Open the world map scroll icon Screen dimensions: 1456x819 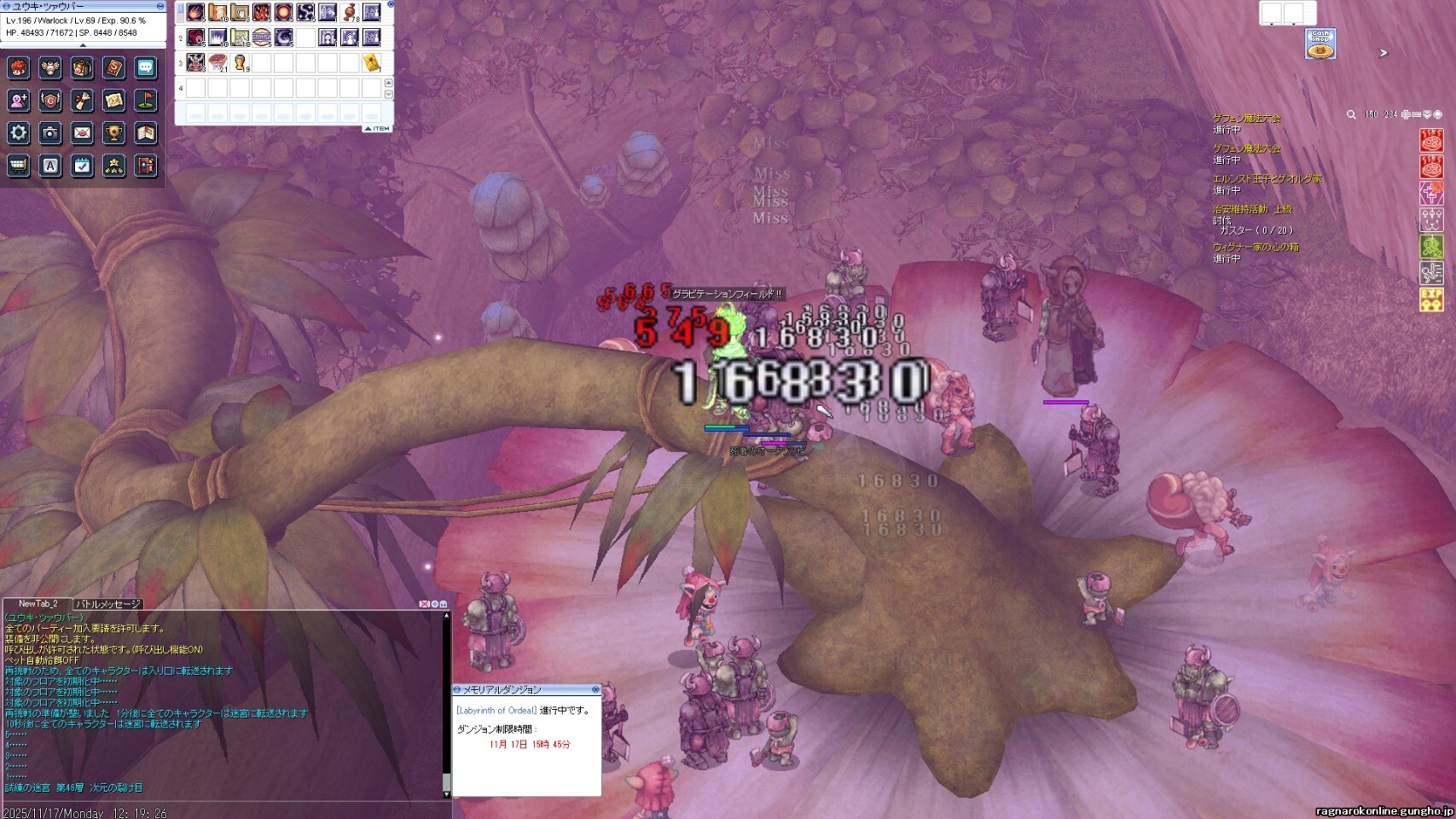[113, 101]
